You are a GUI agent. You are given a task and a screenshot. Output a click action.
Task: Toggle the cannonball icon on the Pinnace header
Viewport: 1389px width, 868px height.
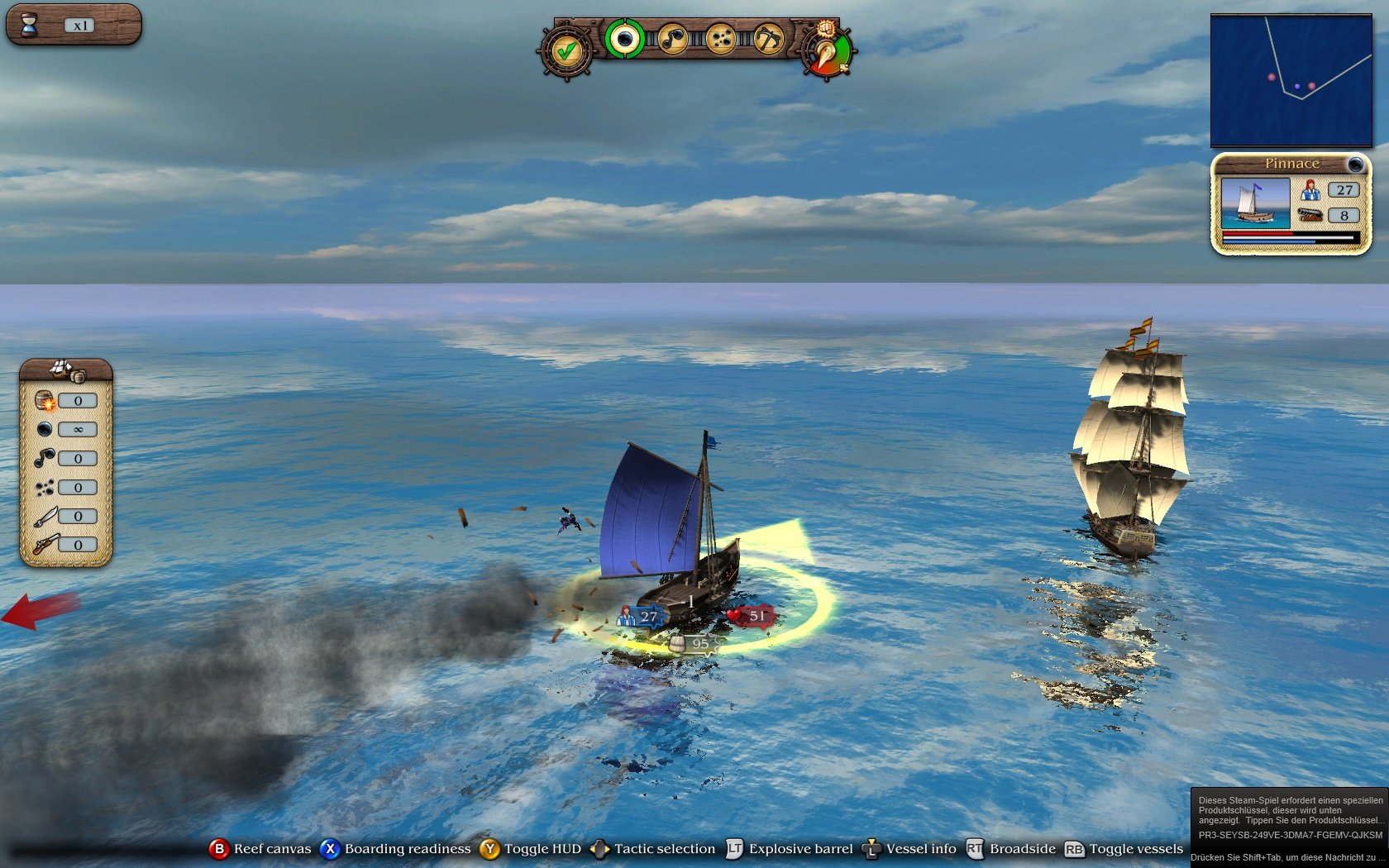coord(1354,164)
